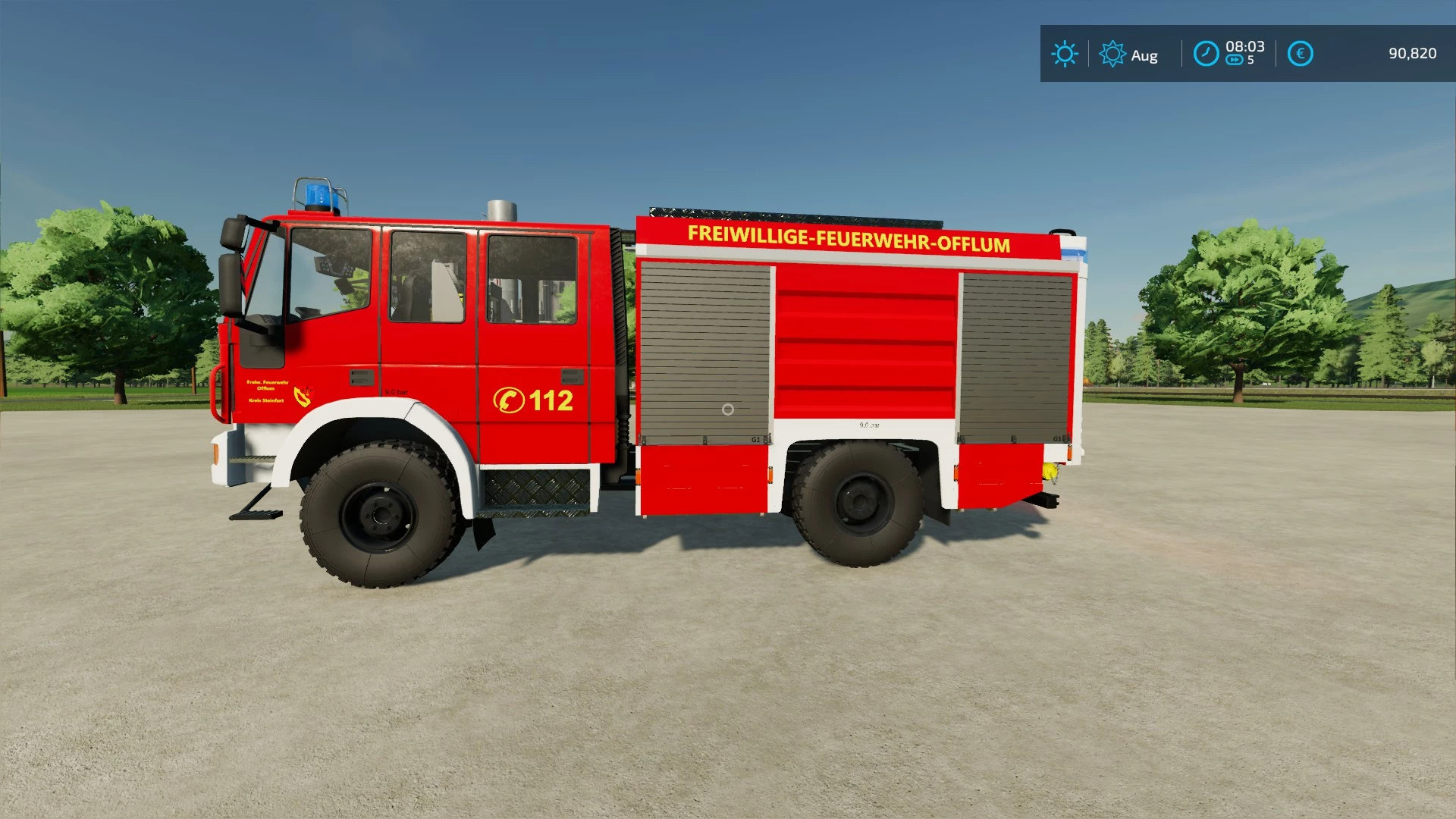Click the Aug month label

(x=1145, y=55)
